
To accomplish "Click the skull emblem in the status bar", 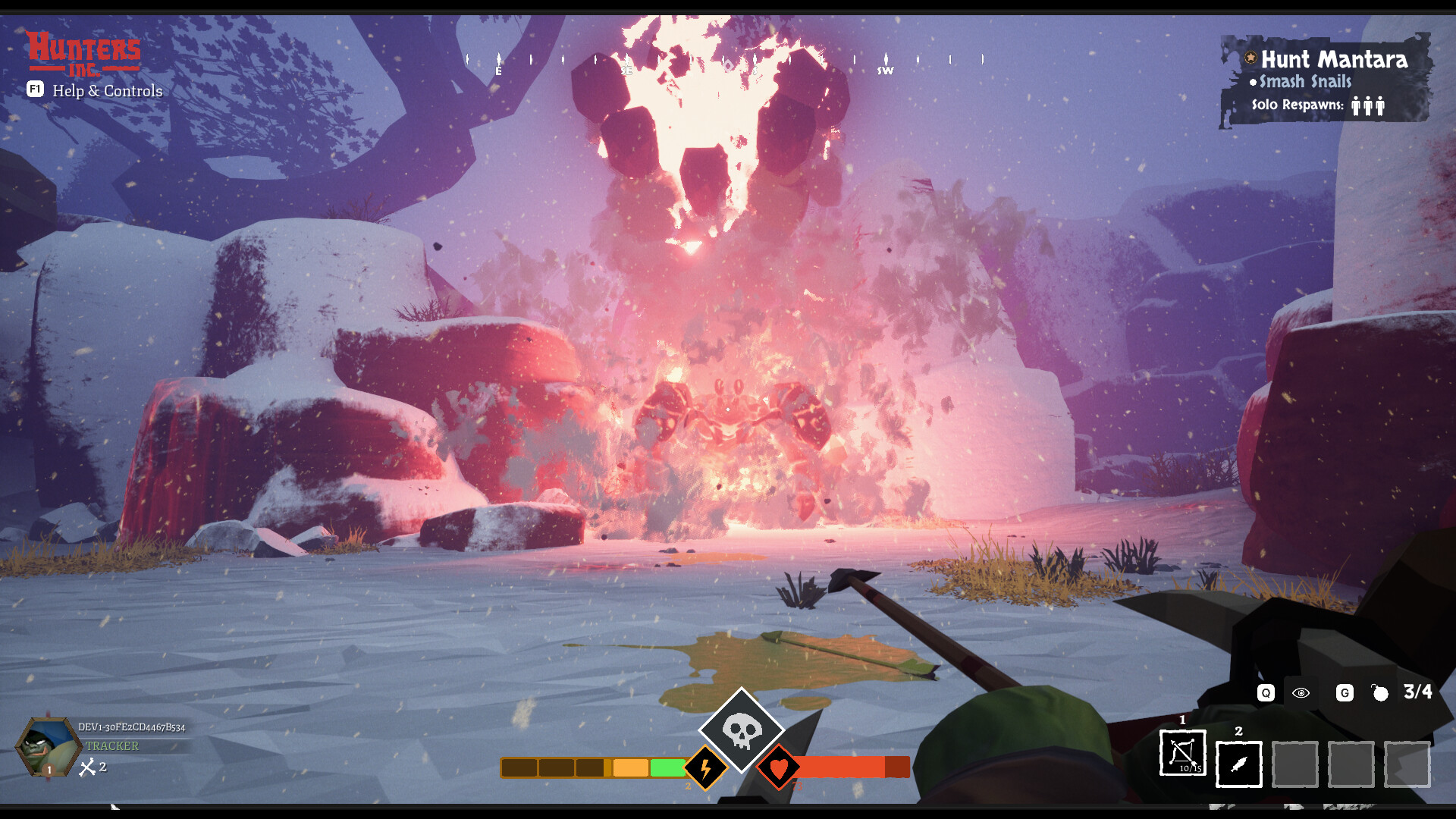I will [741, 730].
